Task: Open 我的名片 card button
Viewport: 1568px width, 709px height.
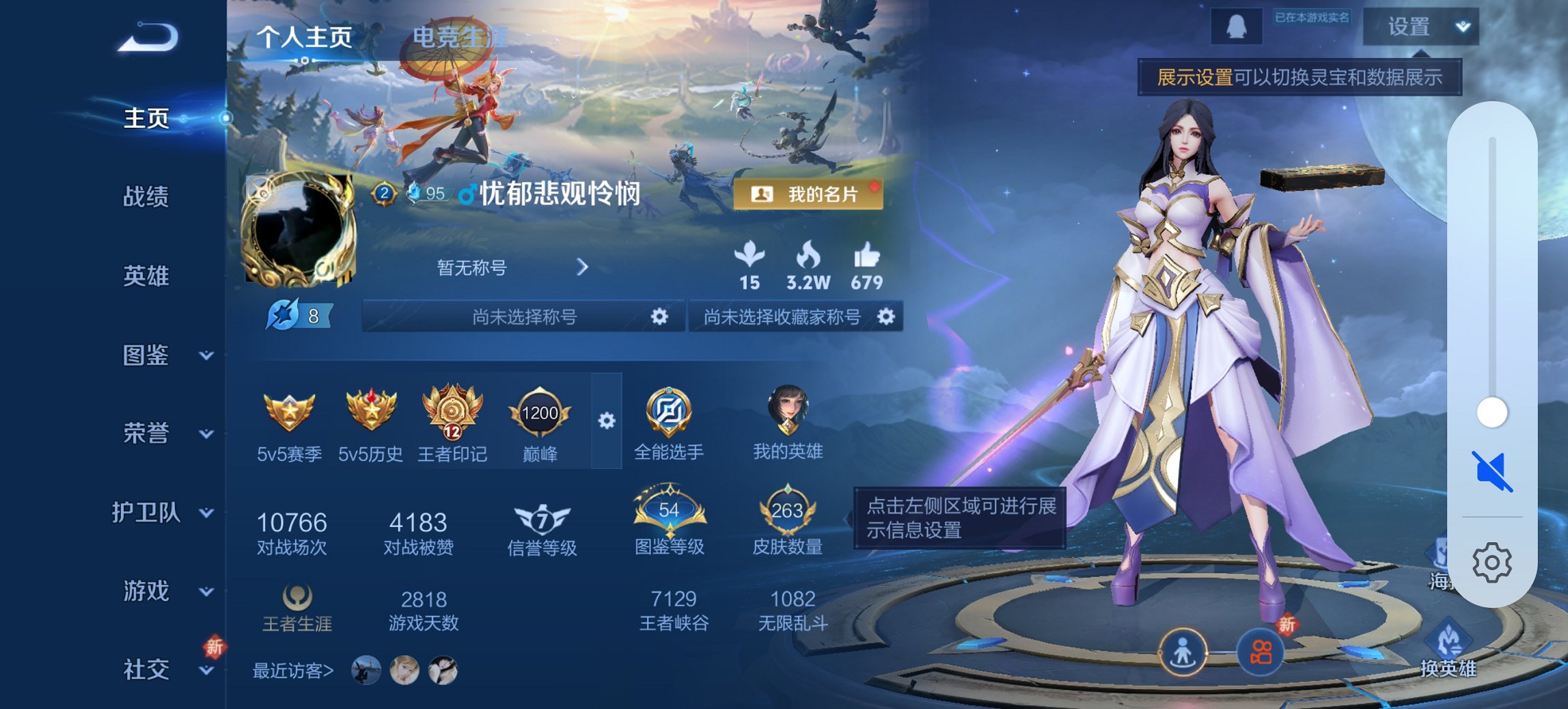Action: point(807,195)
